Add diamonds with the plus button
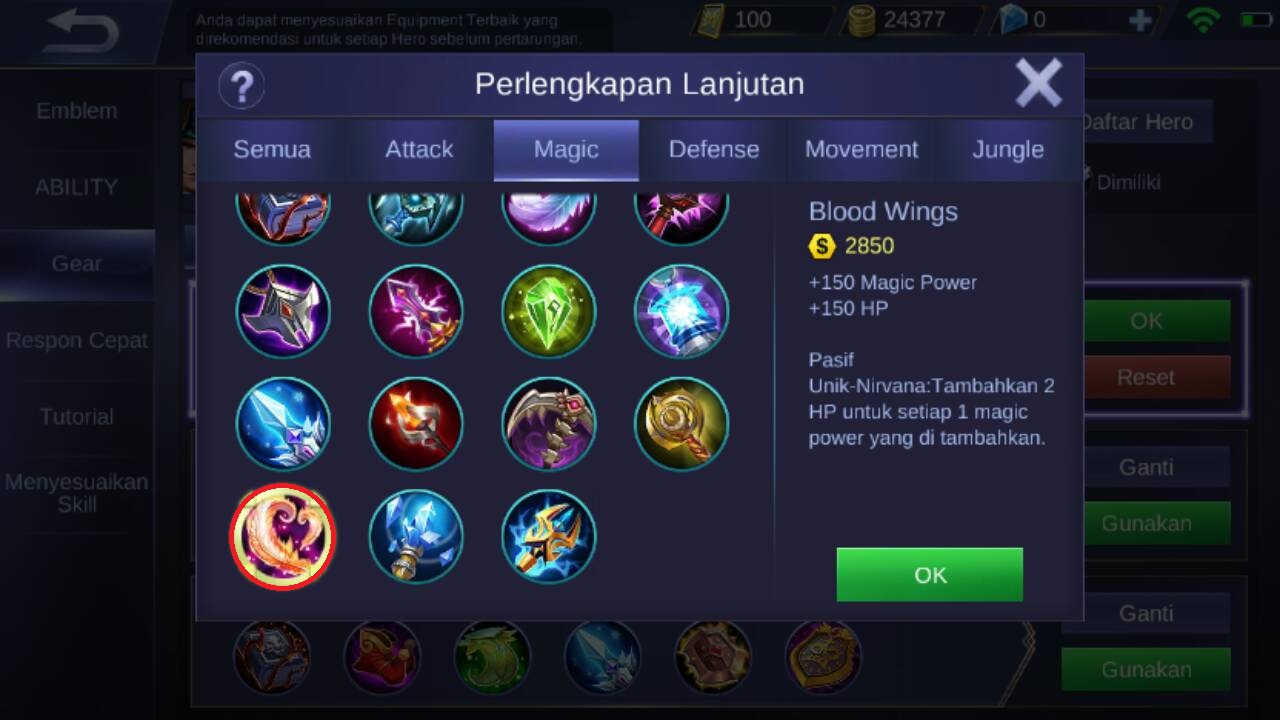This screenshot has width=1280, height=720. pos(1139,20)
